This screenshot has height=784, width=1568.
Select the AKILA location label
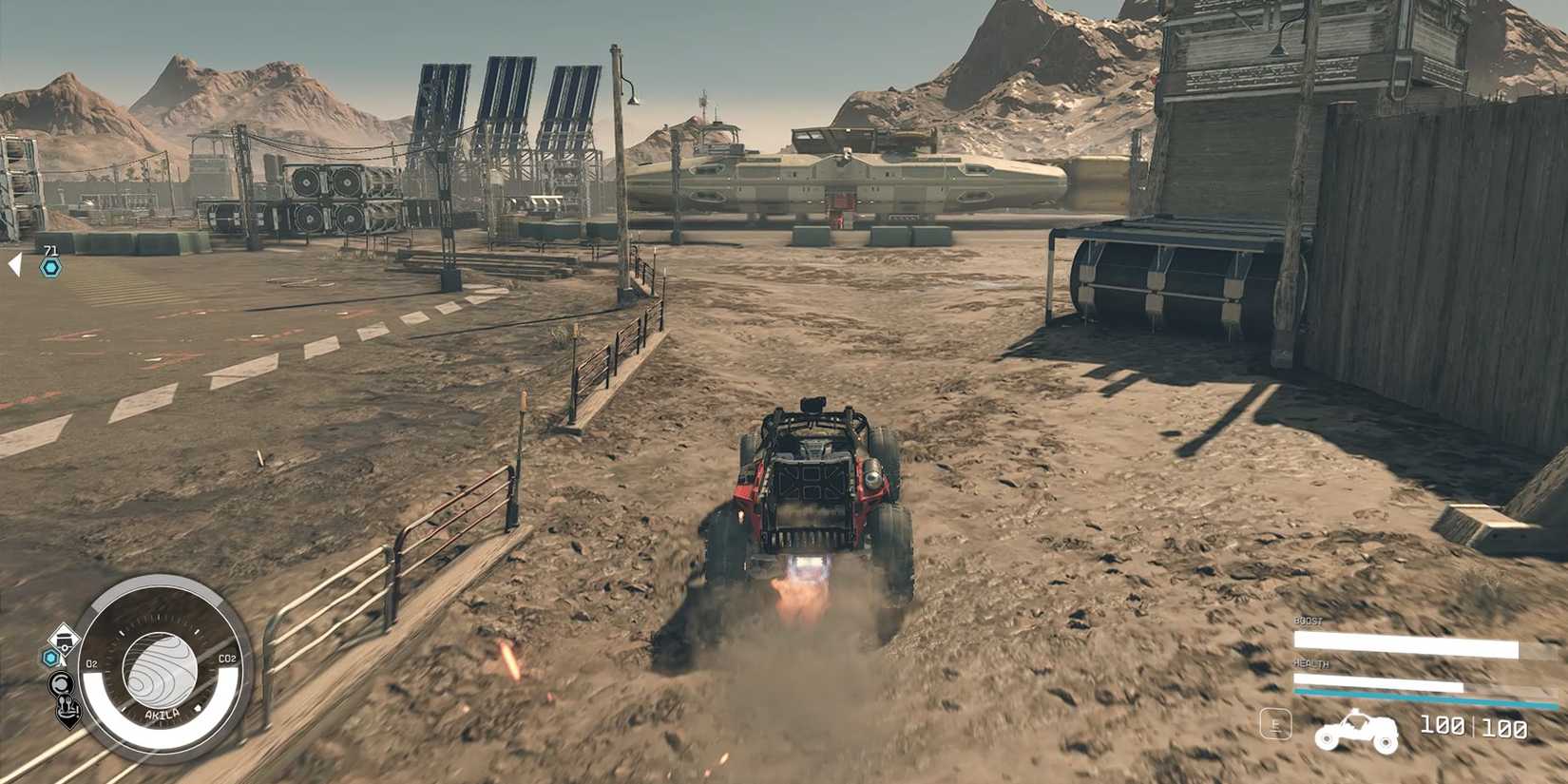point(163,713)
